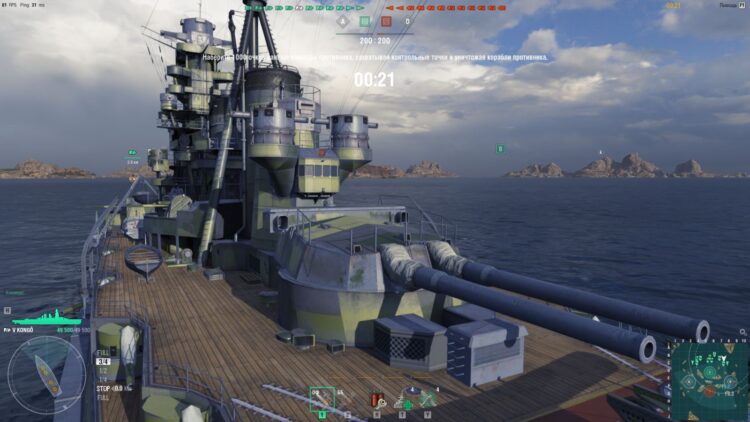Screen dimensions: 750x422
Task: Click the ship compass turret indicator
Action: 46,376
